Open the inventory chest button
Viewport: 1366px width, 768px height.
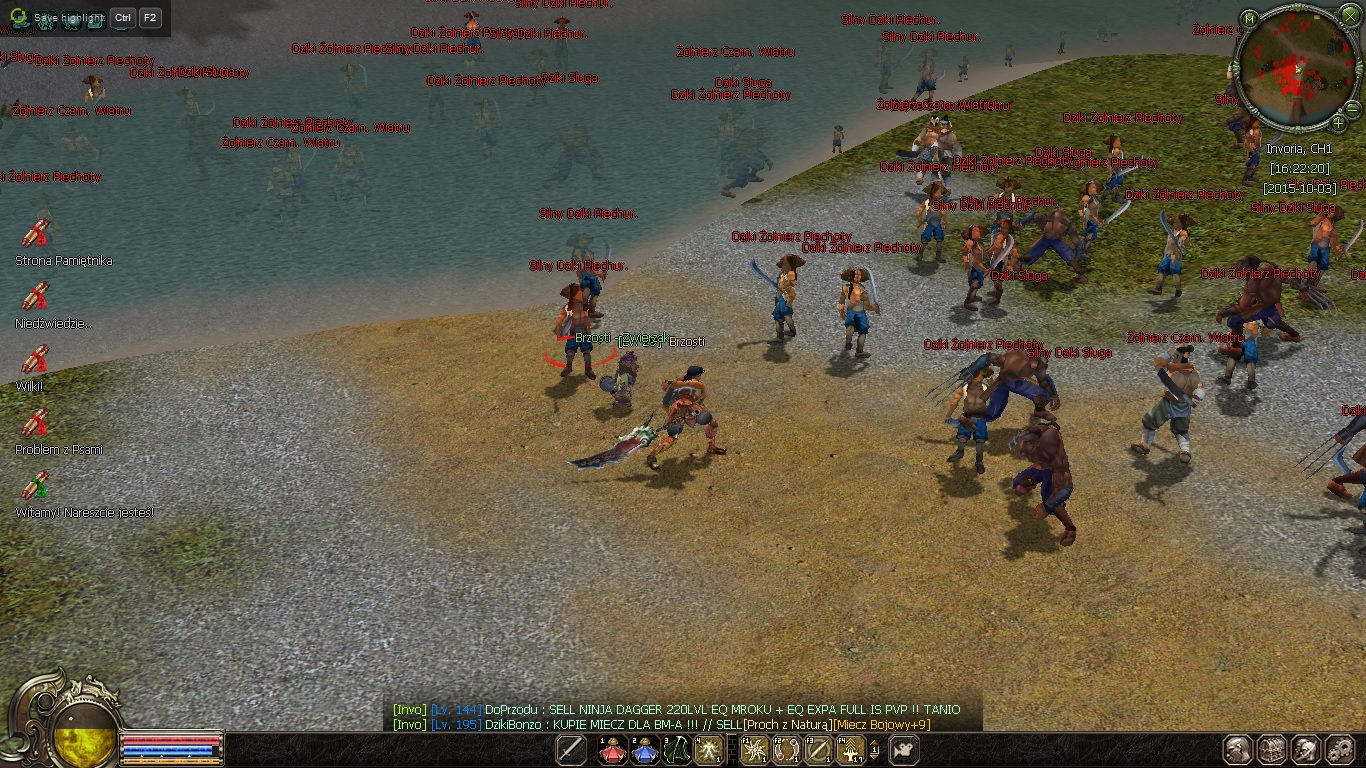click(x=1272, y=749)
